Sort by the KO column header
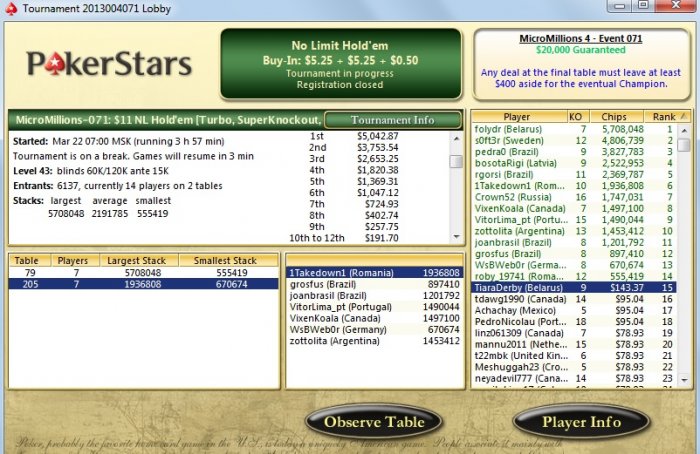 576,116
